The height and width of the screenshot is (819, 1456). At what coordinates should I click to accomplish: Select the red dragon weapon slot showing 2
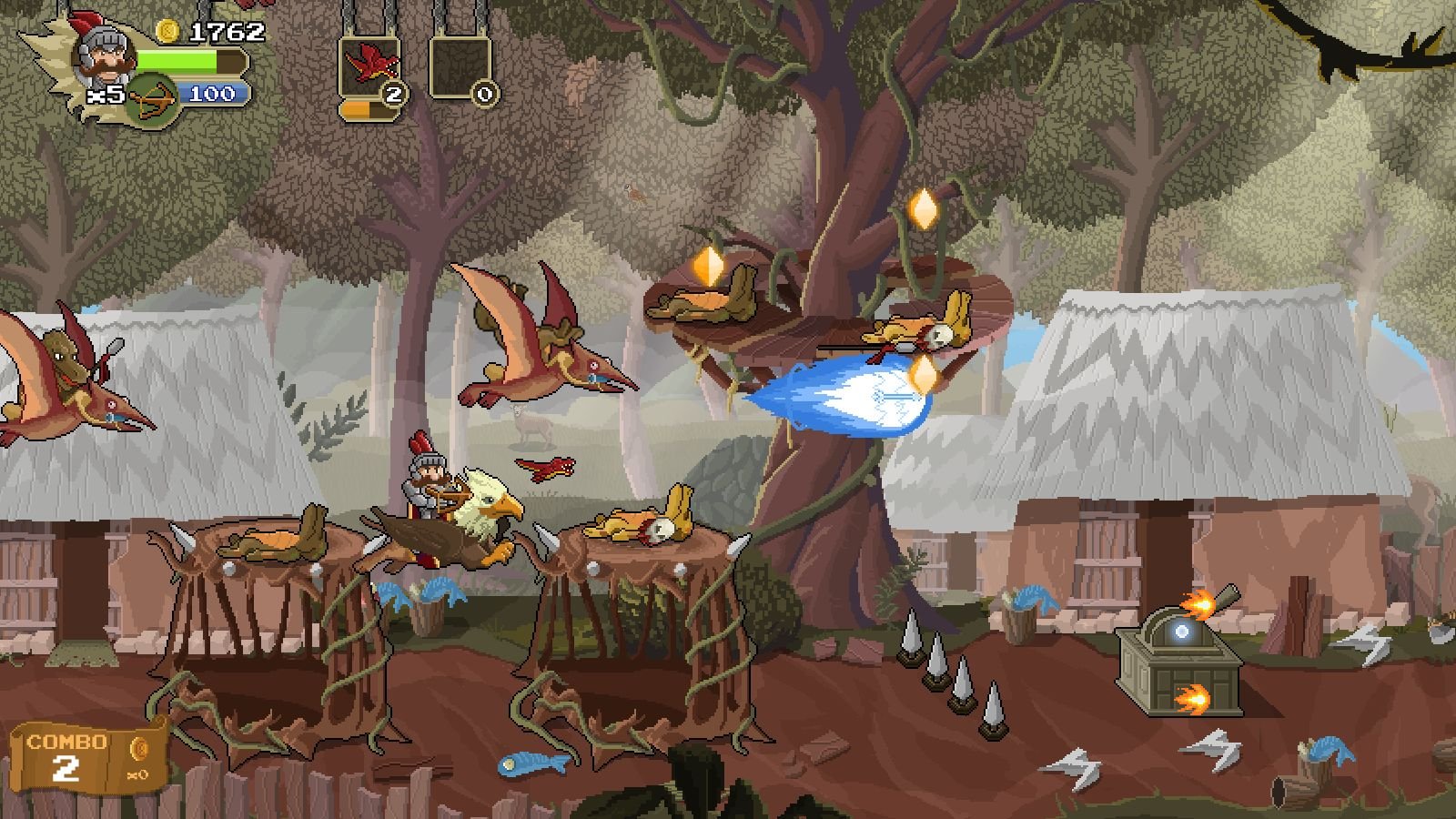pyautogui.click(x=369, y=68)
